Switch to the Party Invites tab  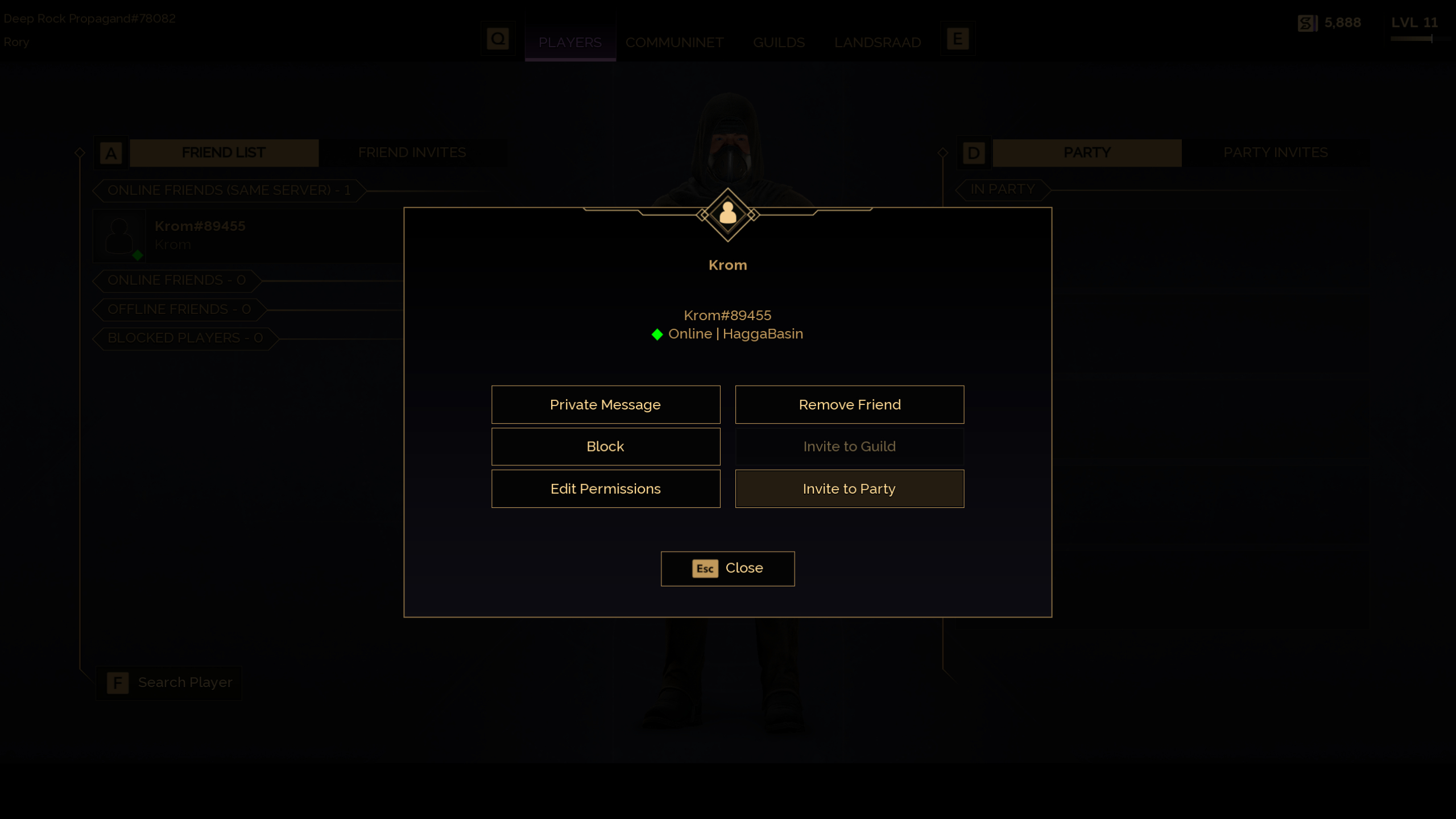1275,152
